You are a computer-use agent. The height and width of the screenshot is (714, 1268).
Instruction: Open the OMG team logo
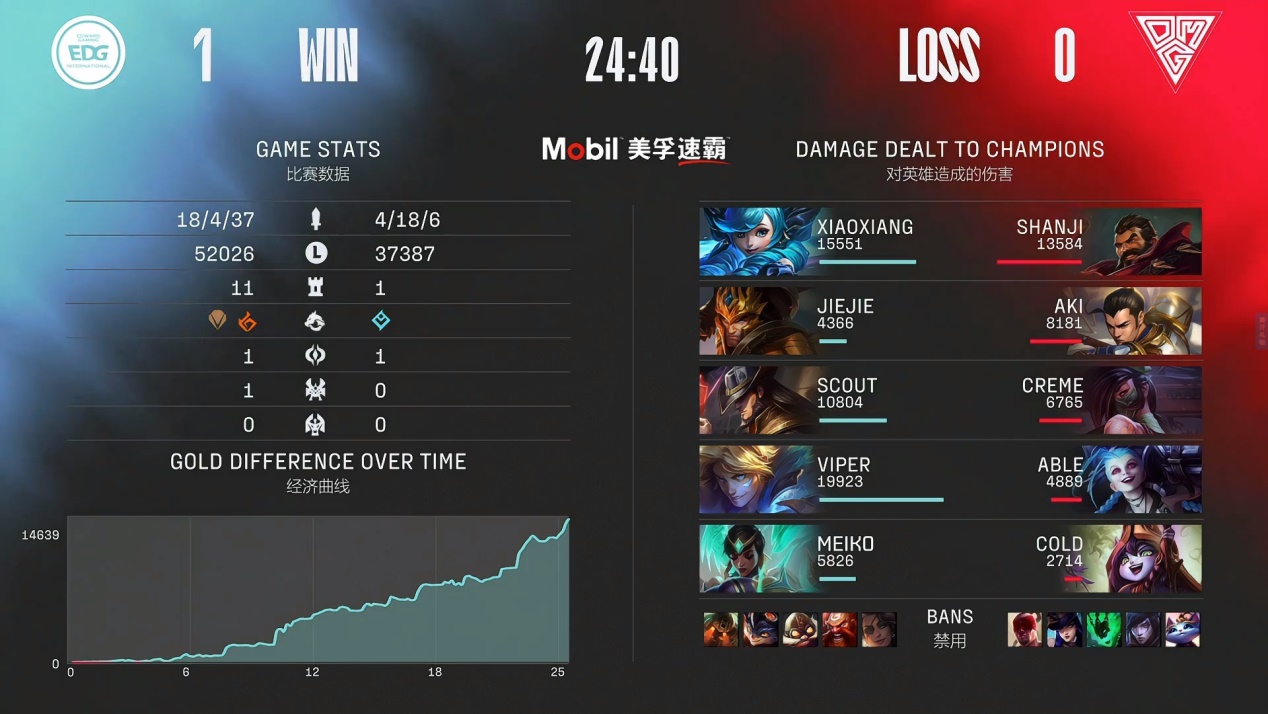click(x=1174, y=53)
